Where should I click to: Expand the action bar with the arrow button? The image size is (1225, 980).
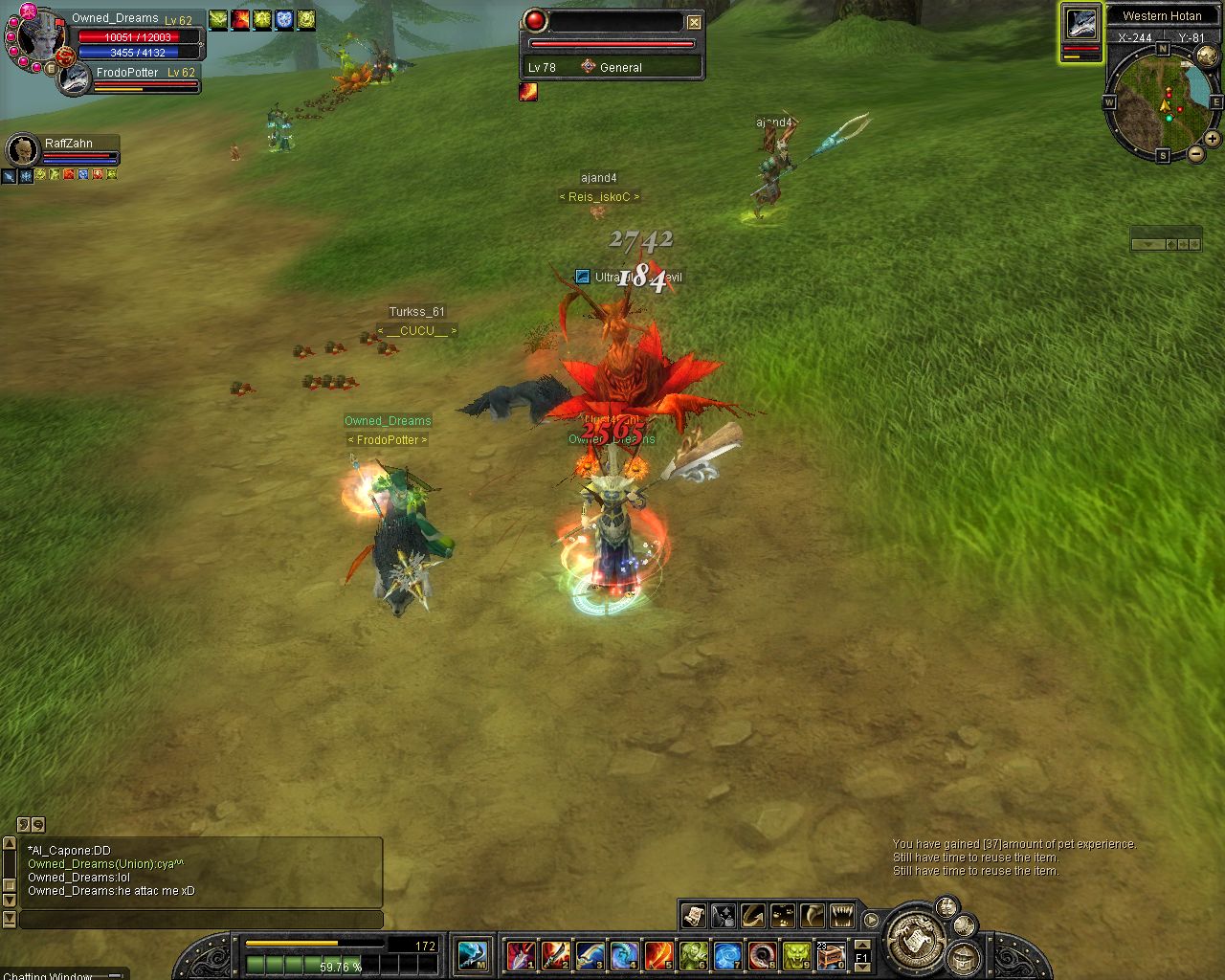tap(871, 920)
